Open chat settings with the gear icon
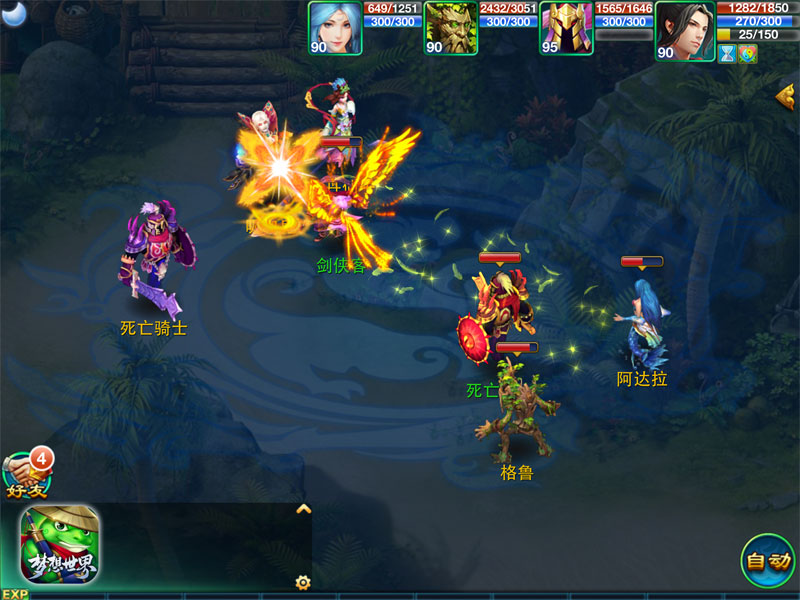 pos(302,582)
